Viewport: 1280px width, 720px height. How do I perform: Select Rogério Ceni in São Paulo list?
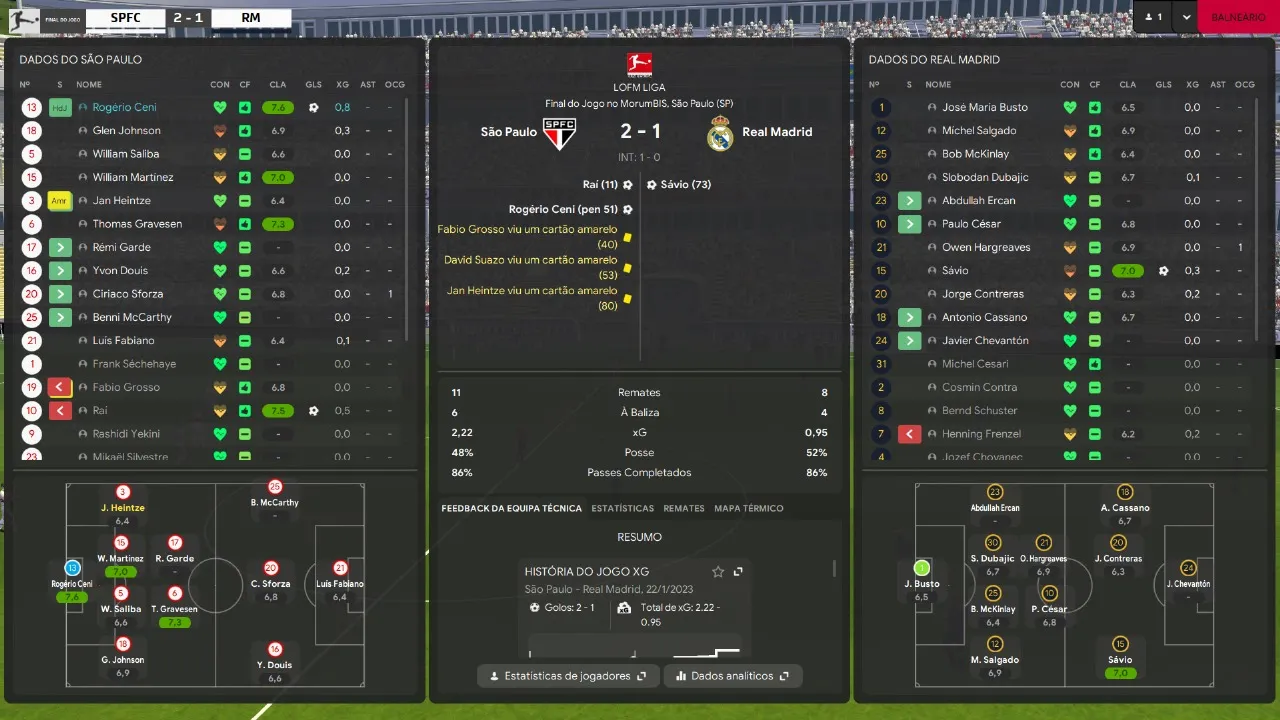[125, 107]
